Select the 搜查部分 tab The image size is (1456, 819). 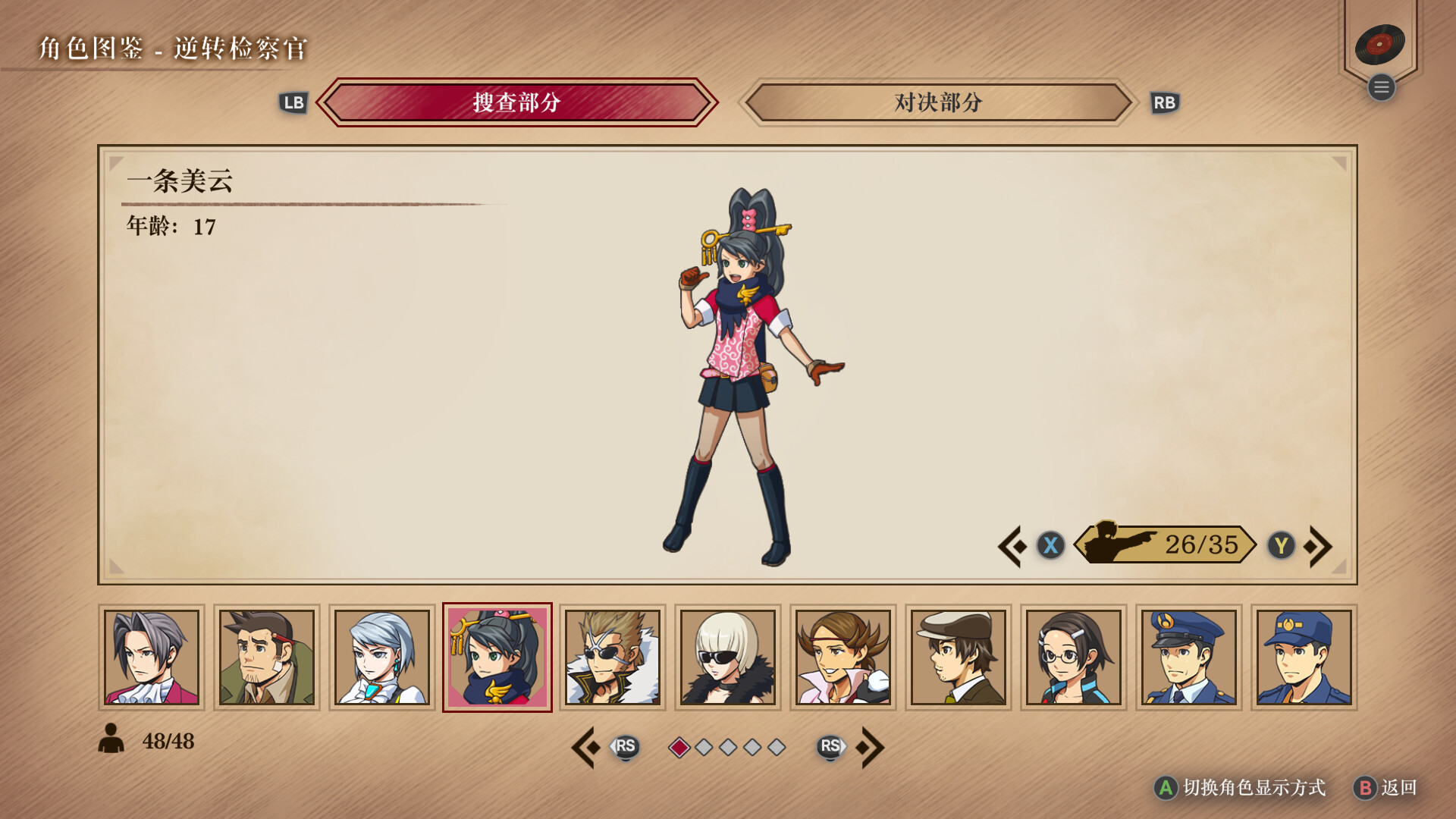[518, 103]
